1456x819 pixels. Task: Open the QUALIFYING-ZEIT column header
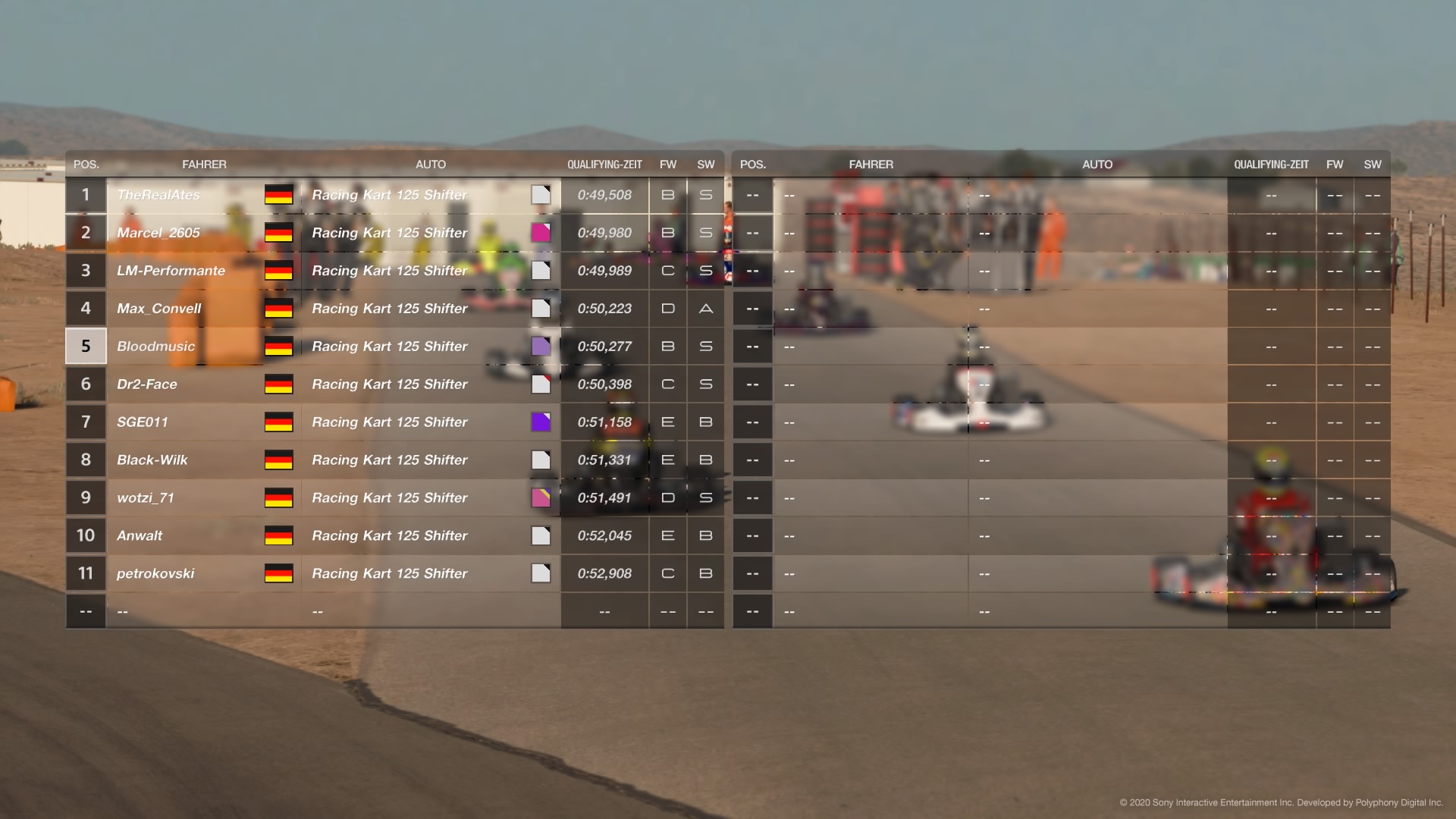[x=604, y=164]
